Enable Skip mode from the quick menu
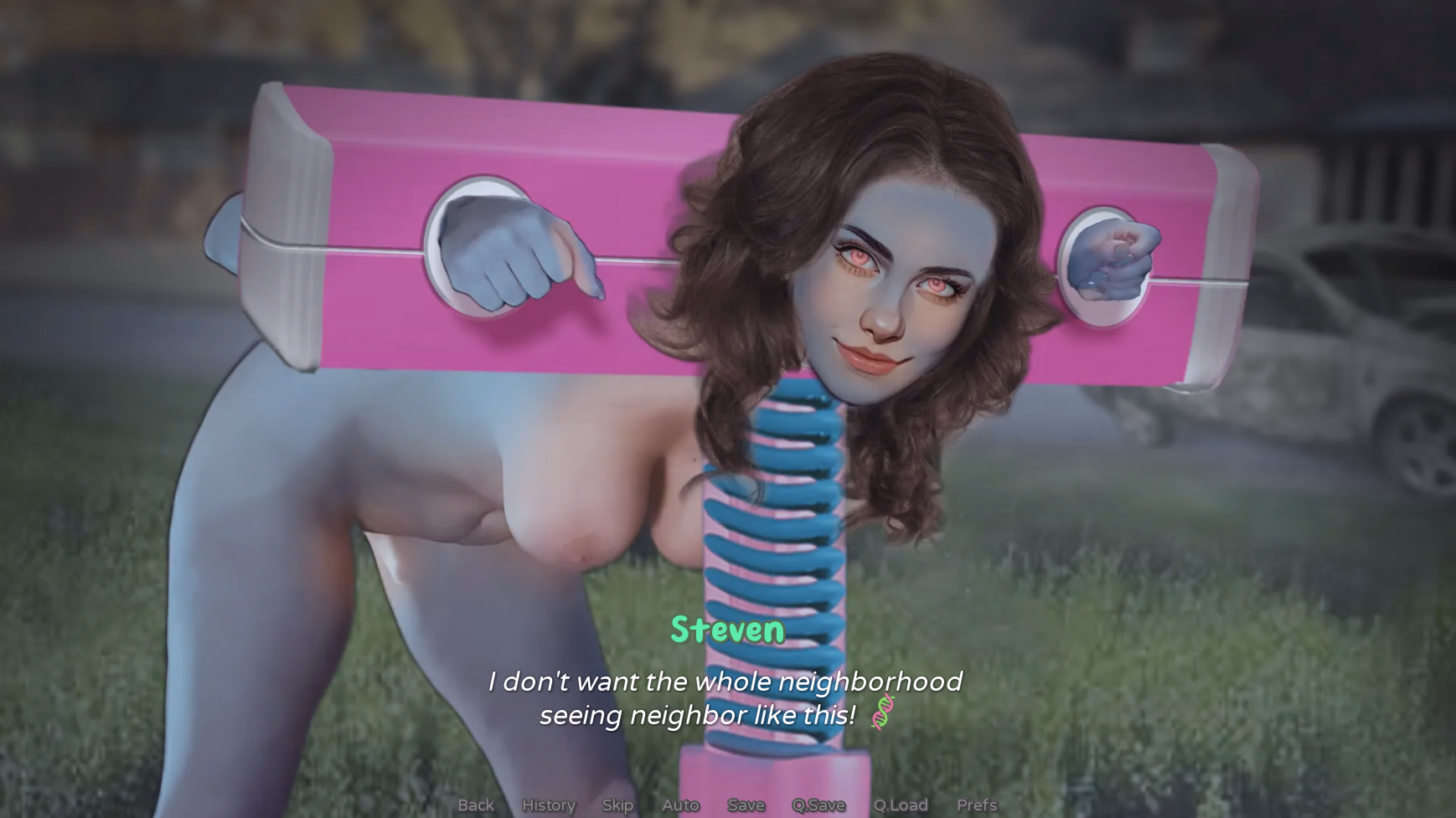 click(617, 805)
